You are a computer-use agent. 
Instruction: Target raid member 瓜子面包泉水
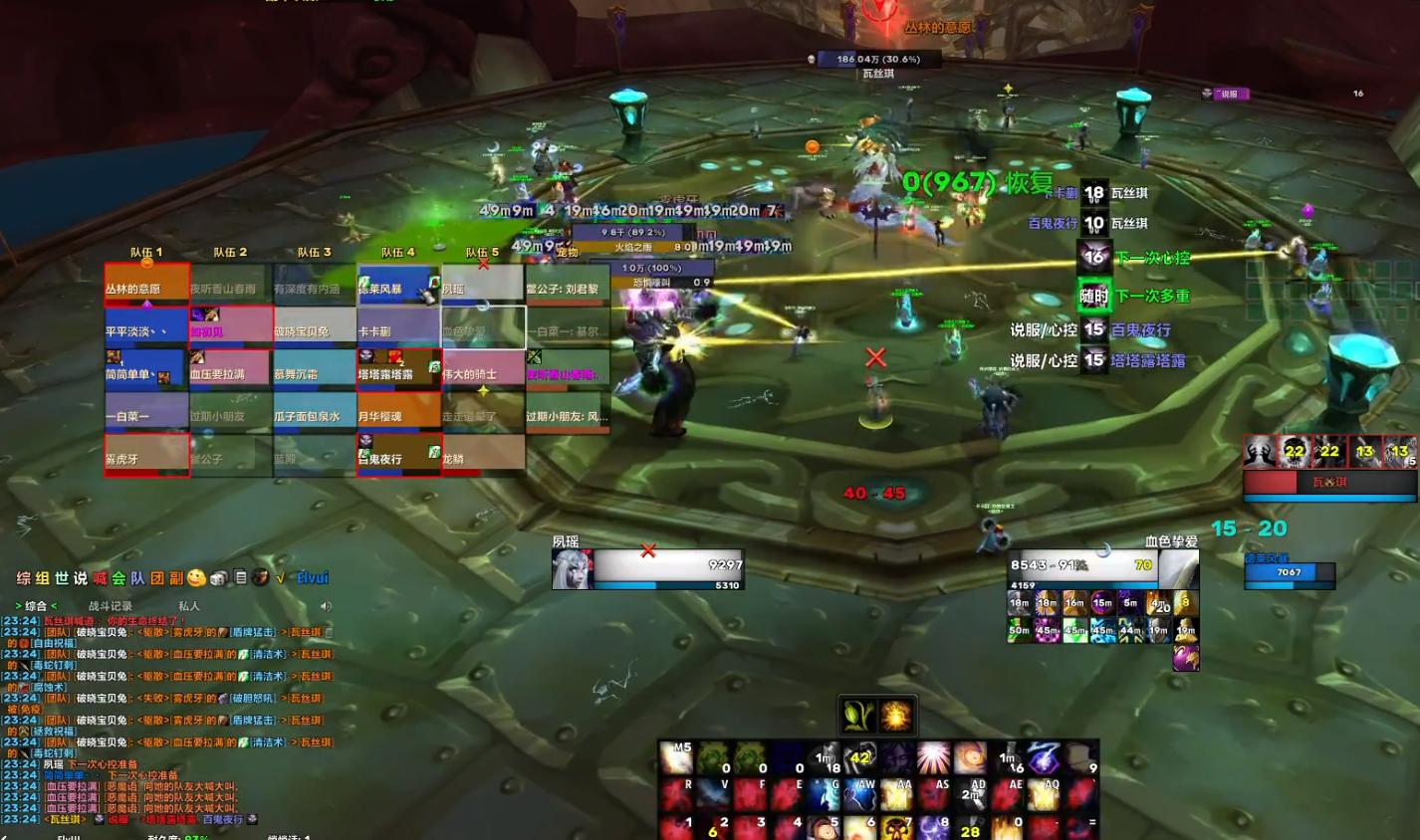pyautogui.click(x=314, y=414)
